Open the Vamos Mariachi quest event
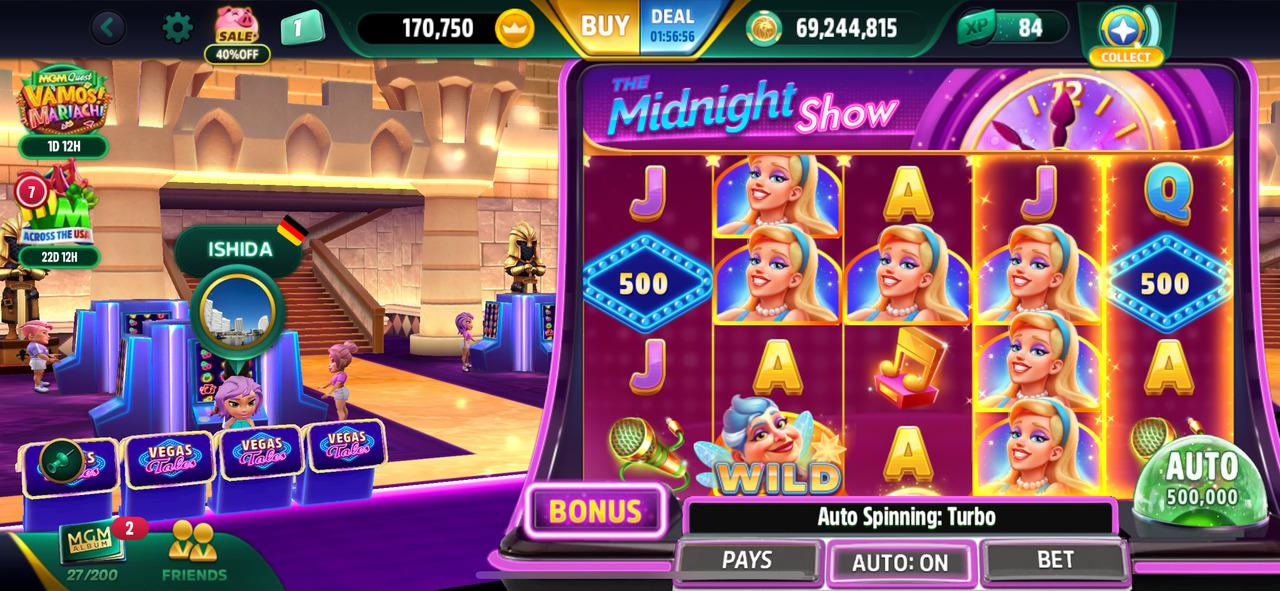Viewport: 1280px width, 591px height. (62, 105)
